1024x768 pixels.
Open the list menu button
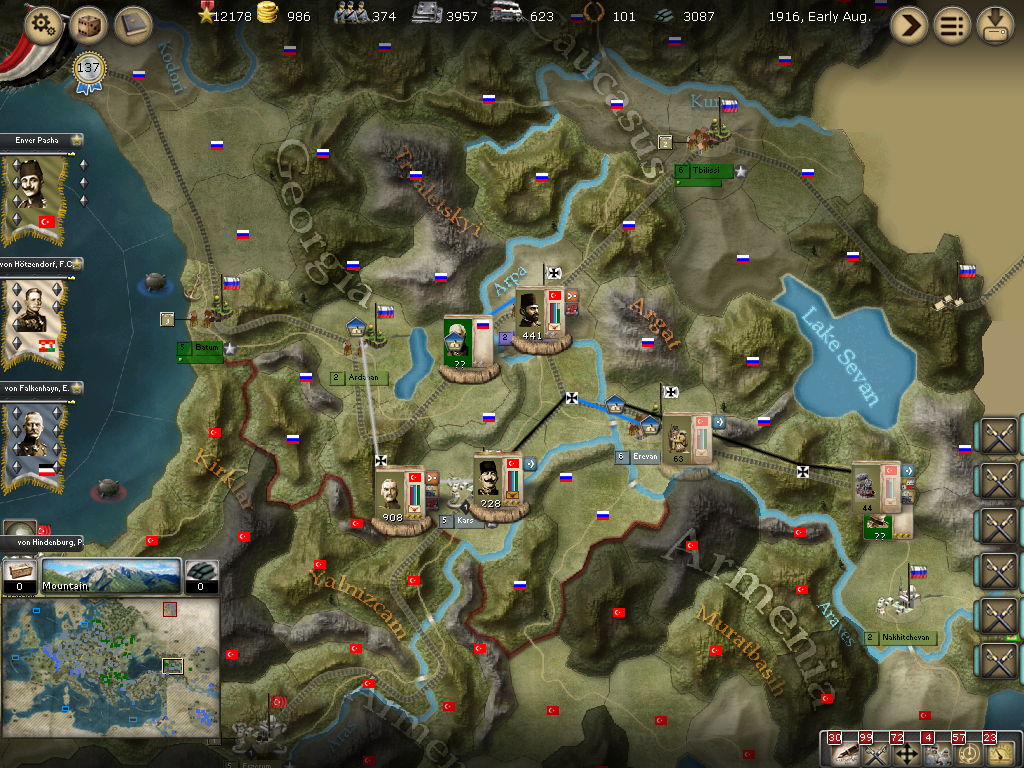pyautogui.click(x=952, y=25)
